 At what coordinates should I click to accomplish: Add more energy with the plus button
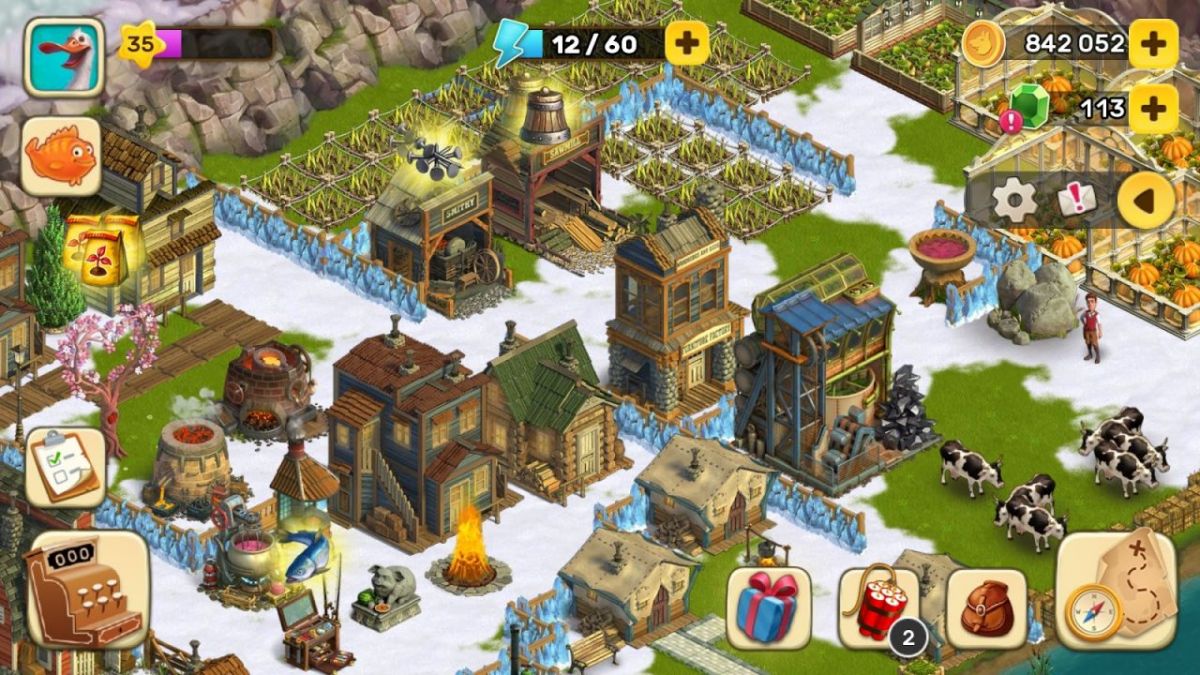(687, 42)
